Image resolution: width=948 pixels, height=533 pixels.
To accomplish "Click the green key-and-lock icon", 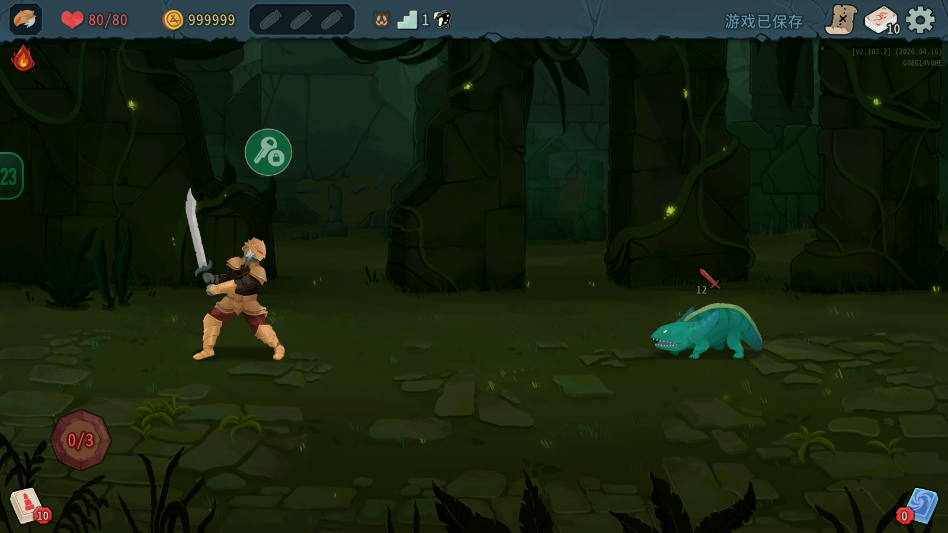I will point(268,152).
